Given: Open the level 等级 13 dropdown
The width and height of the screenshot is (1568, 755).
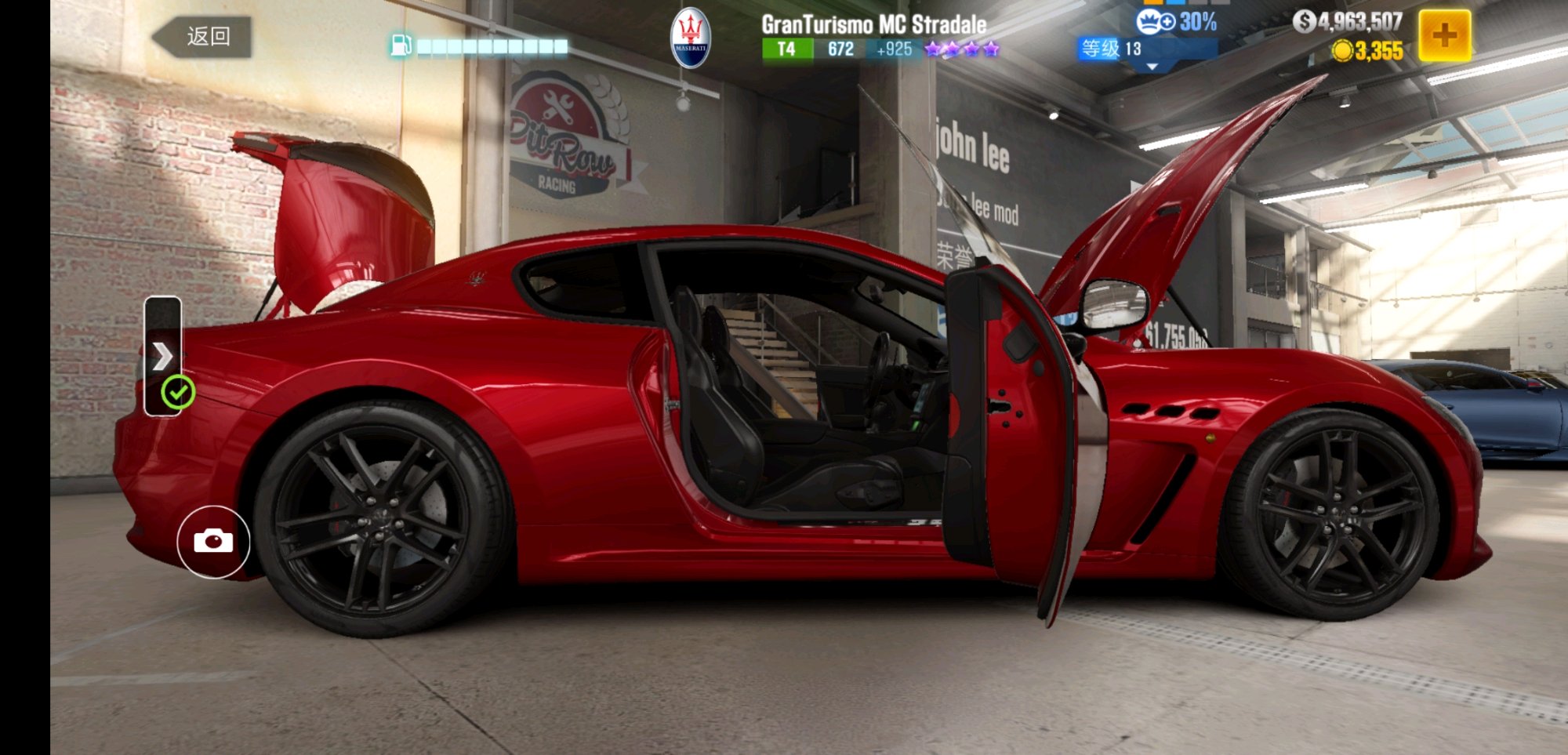Looking at the screenshot, I should tap(1145, 51).
